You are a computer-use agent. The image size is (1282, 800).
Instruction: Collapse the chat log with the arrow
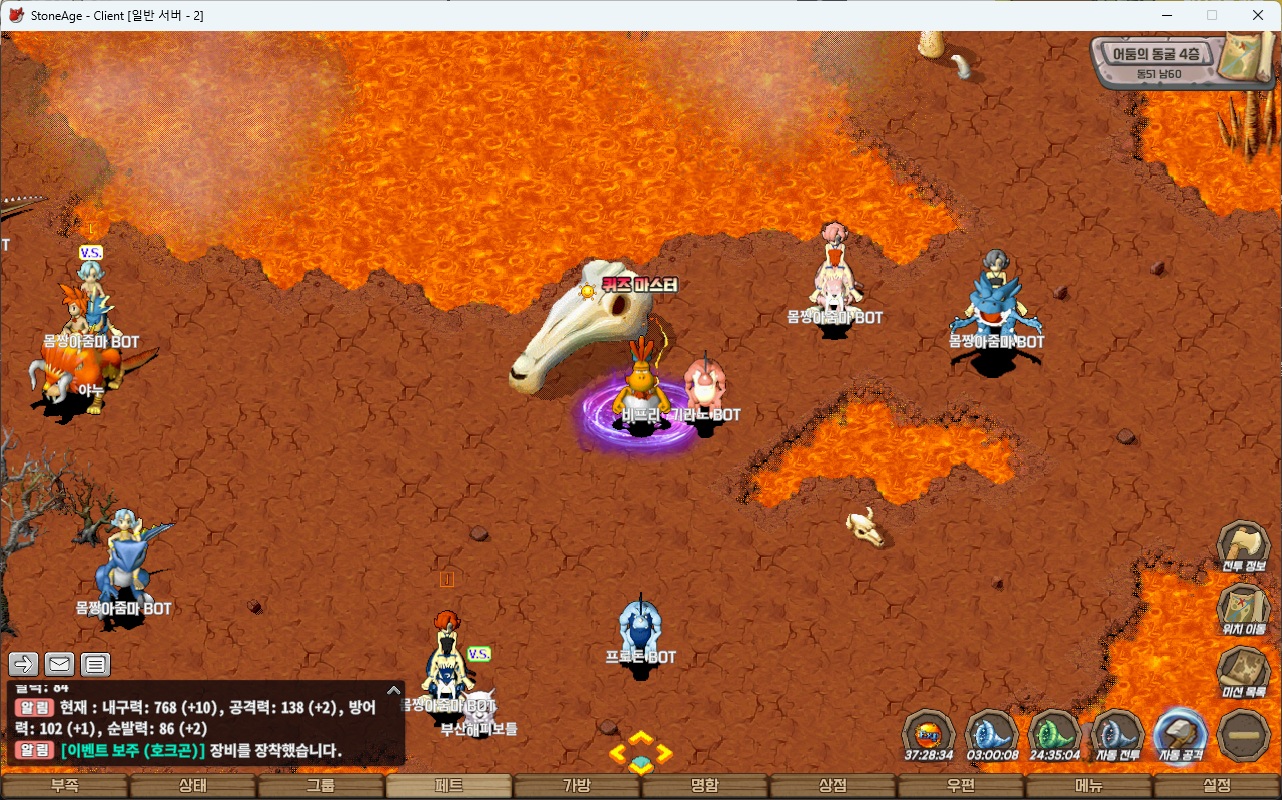tap(394, 690)
